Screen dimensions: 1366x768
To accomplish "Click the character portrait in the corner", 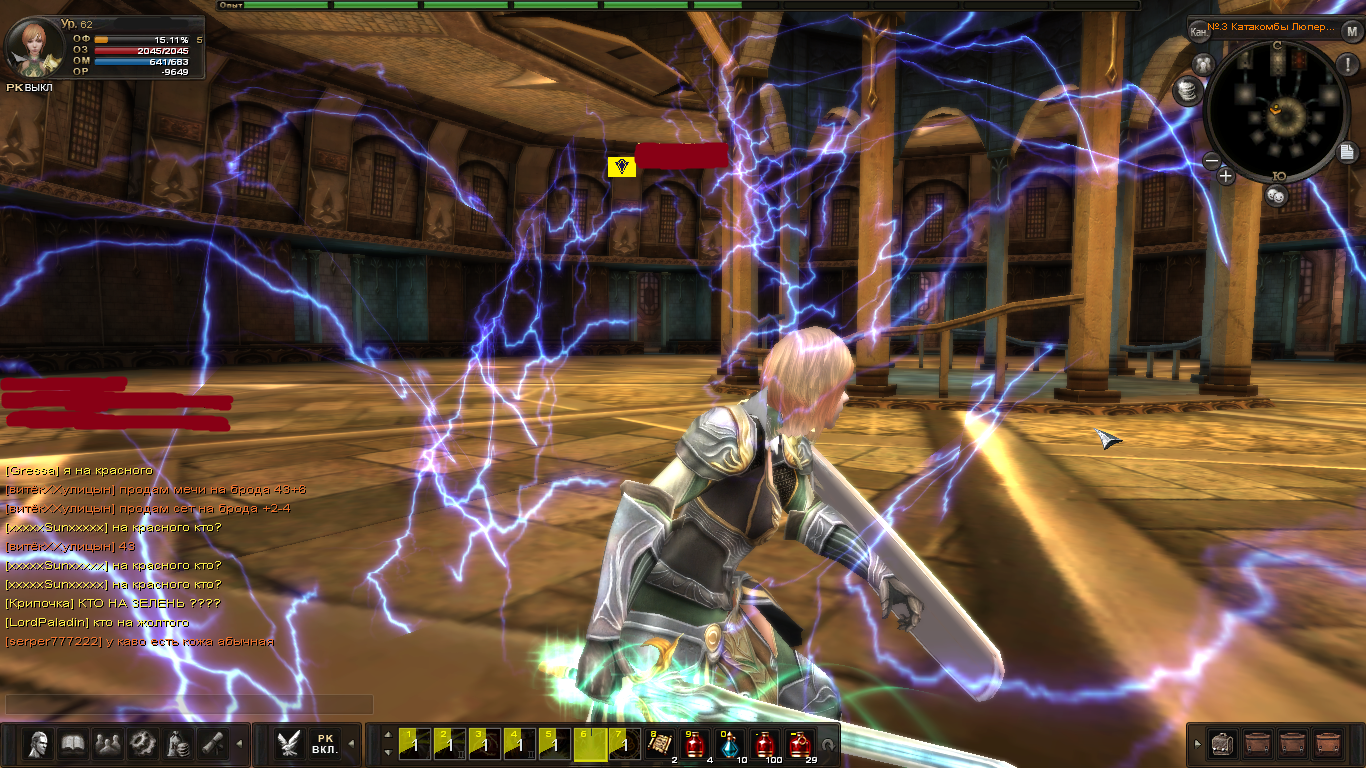I will 31,46.
